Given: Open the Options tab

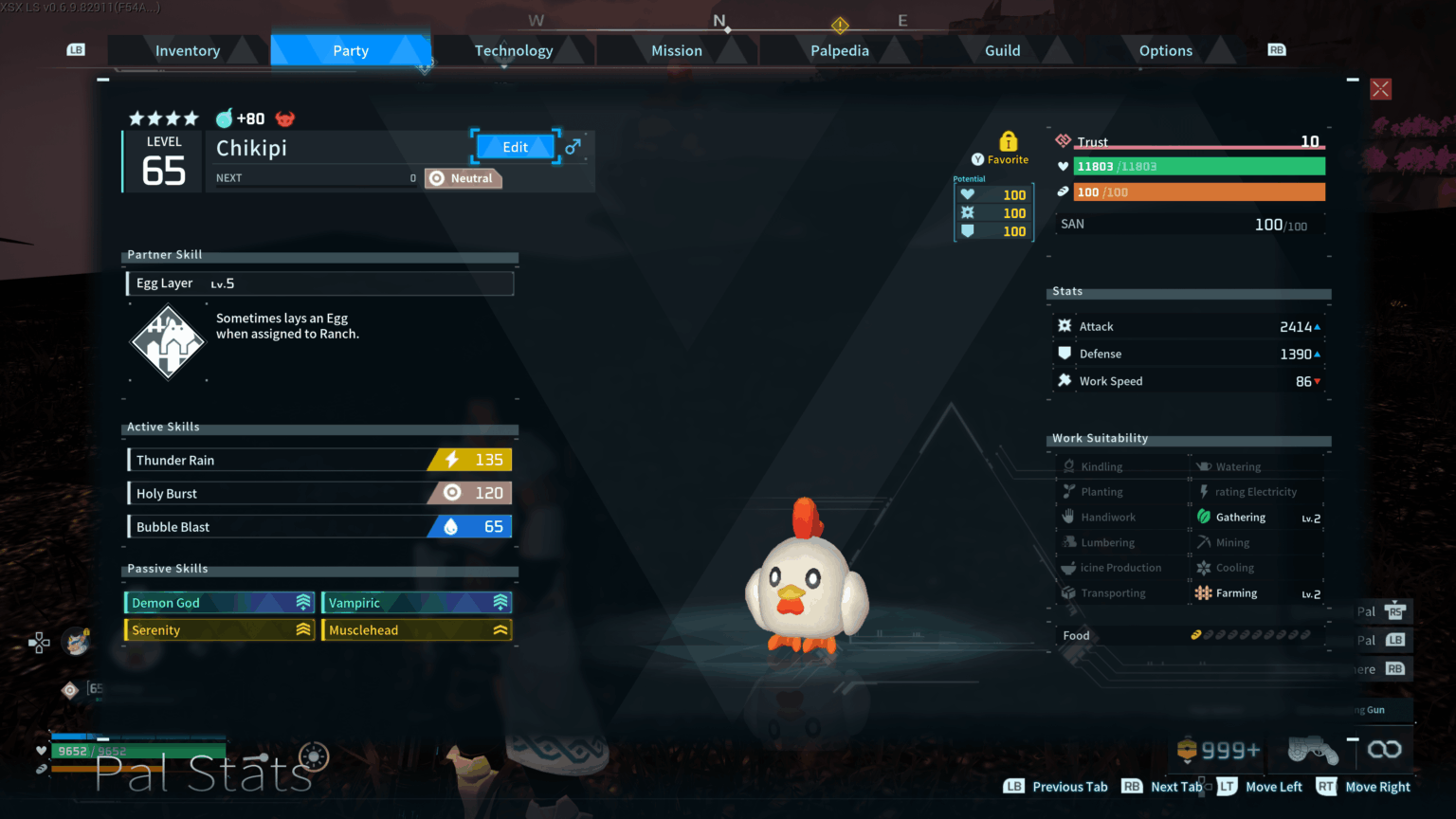Looking at the screenshot, I should pyautogui.click(x=1165, y=51).
